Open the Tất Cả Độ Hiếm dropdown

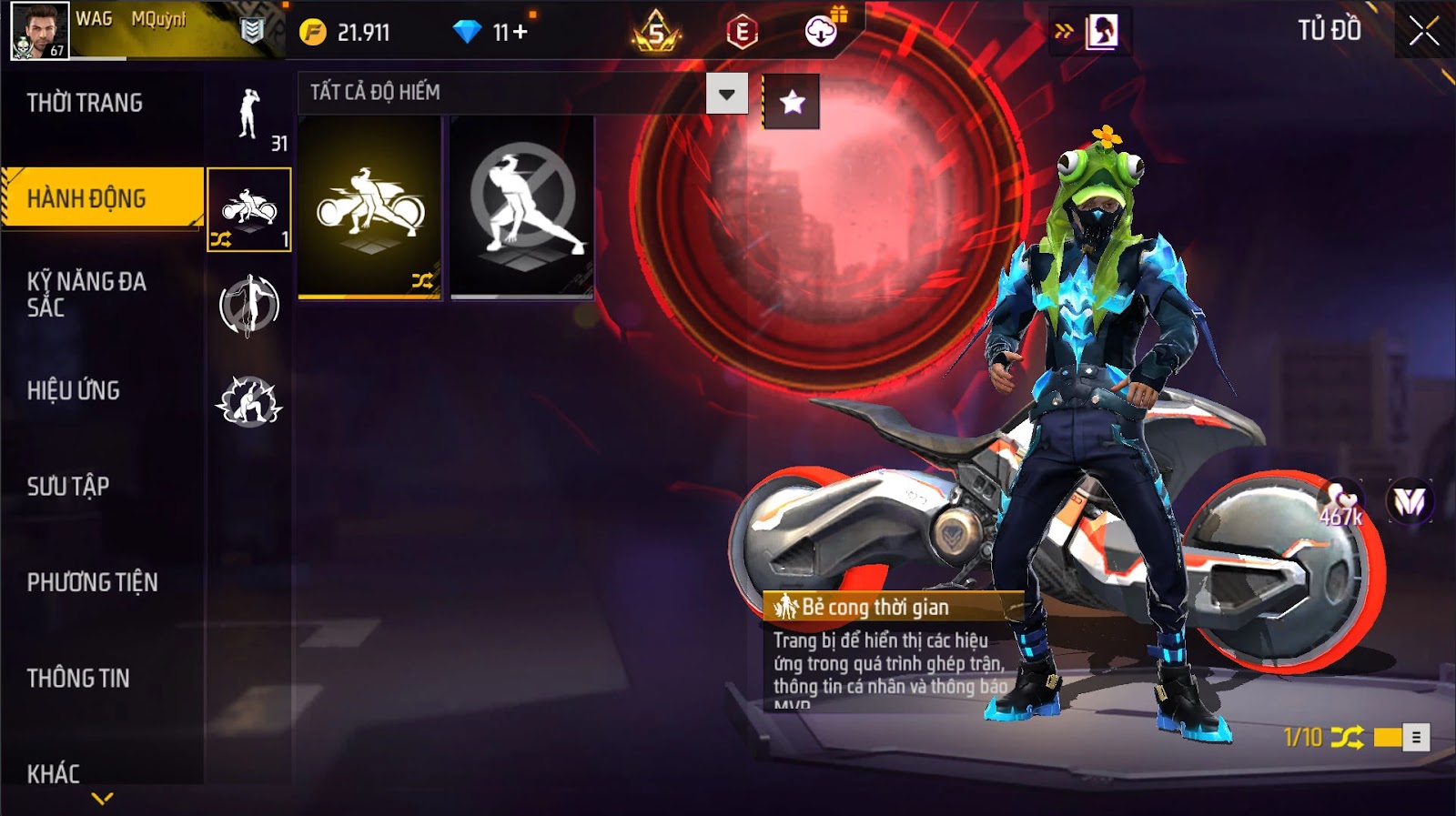click(x=726, y=94)
